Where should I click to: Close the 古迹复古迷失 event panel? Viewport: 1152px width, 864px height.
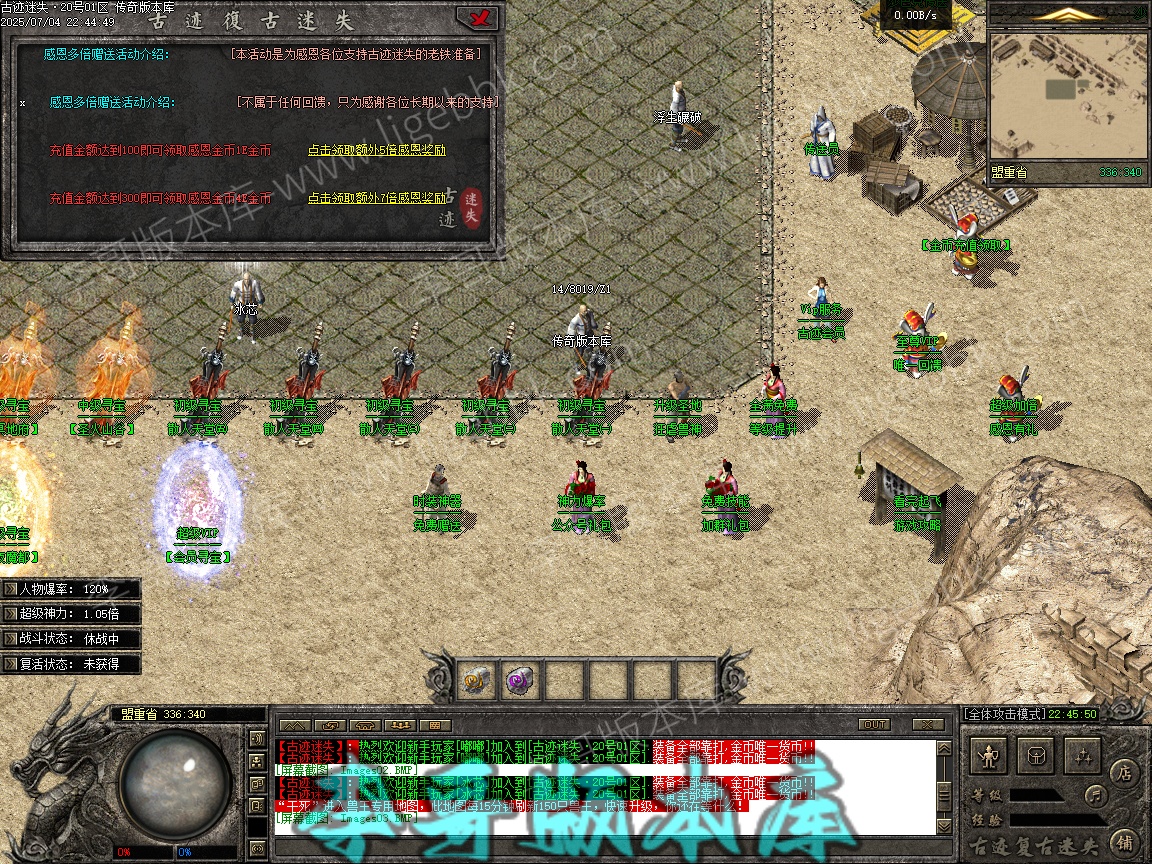point(477,17)
